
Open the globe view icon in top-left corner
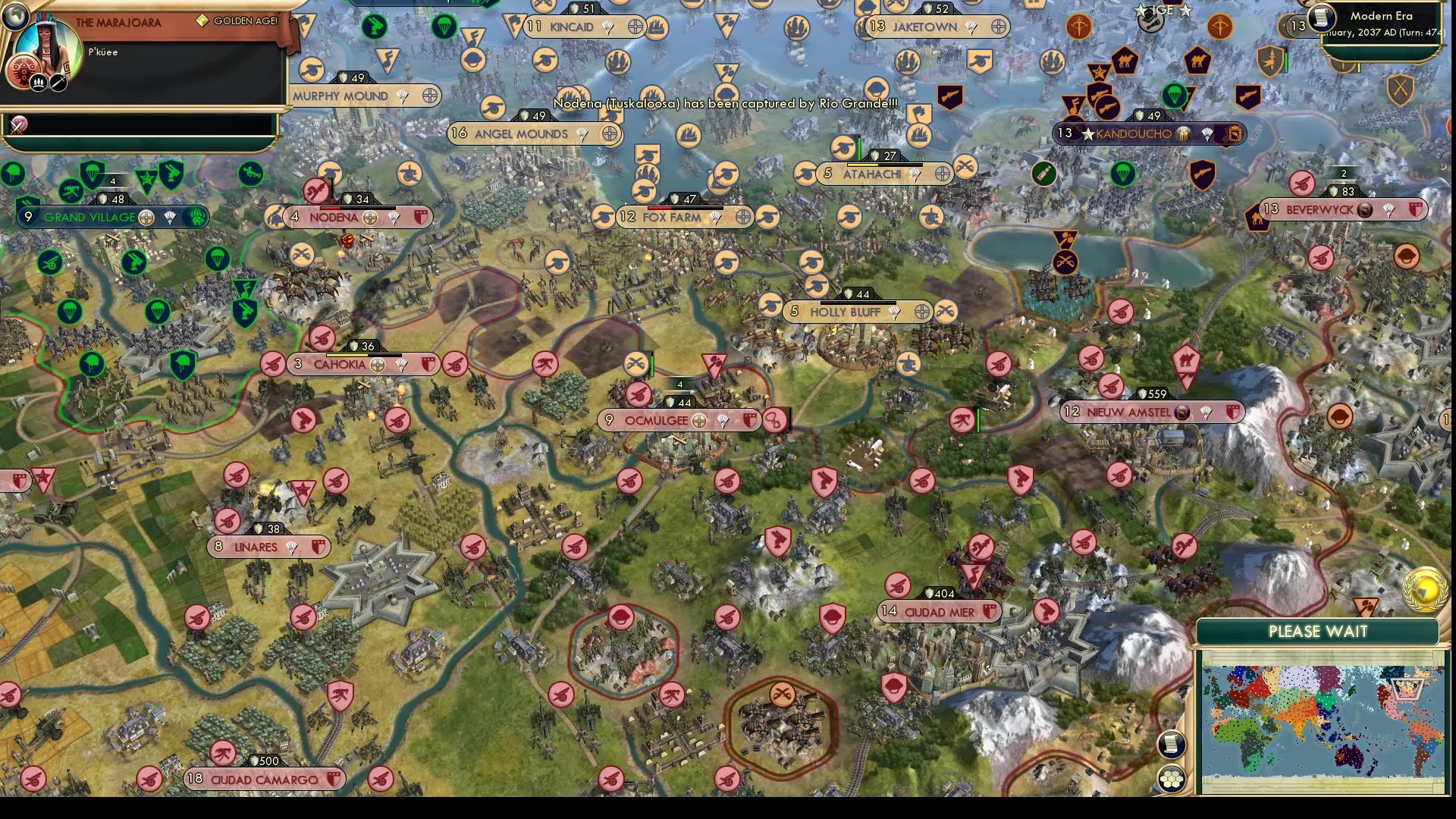tap(16, 16)
